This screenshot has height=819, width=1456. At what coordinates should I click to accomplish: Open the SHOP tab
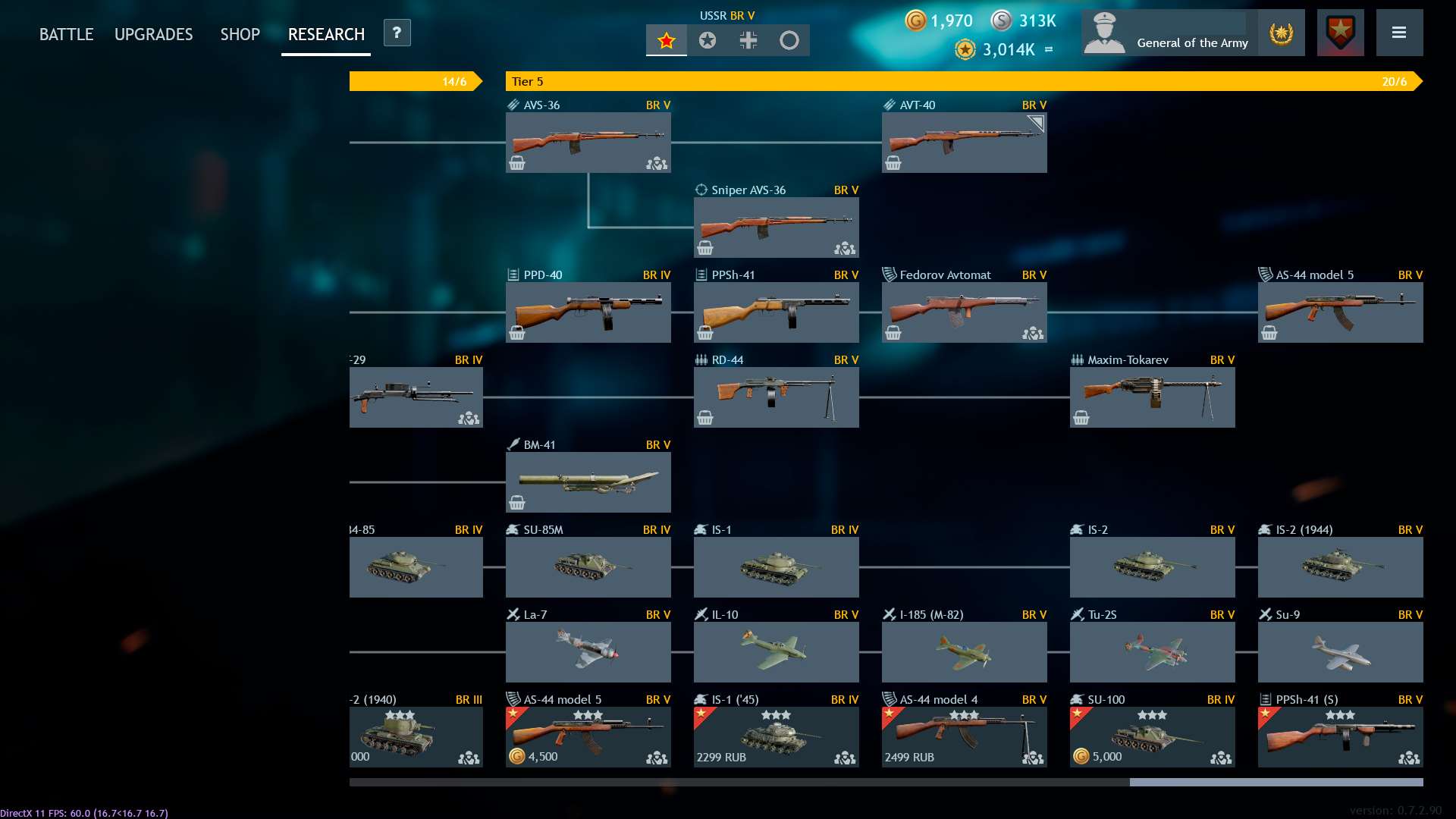pos(240,33)
